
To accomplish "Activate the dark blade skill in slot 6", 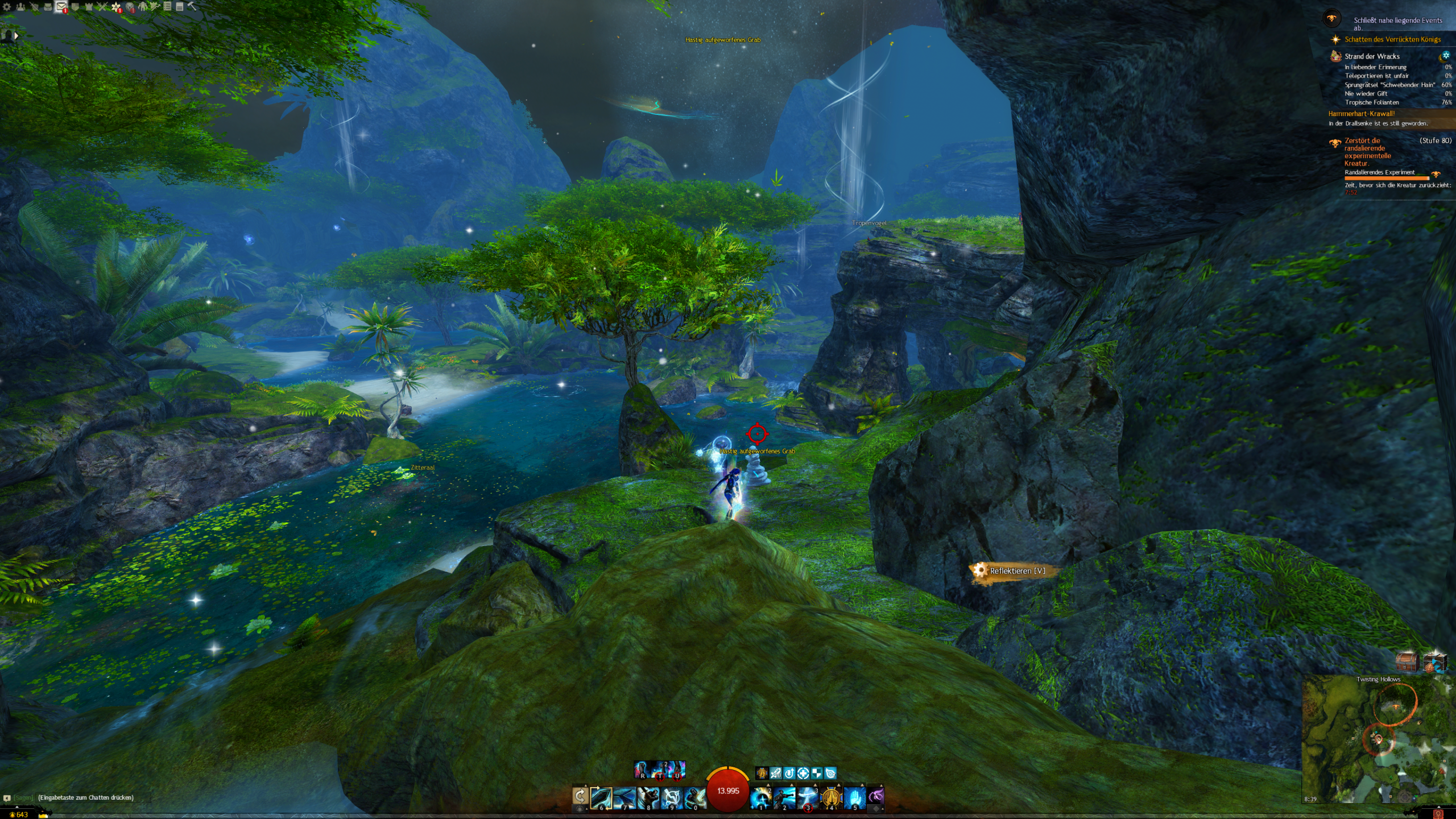I will (601, 797).
